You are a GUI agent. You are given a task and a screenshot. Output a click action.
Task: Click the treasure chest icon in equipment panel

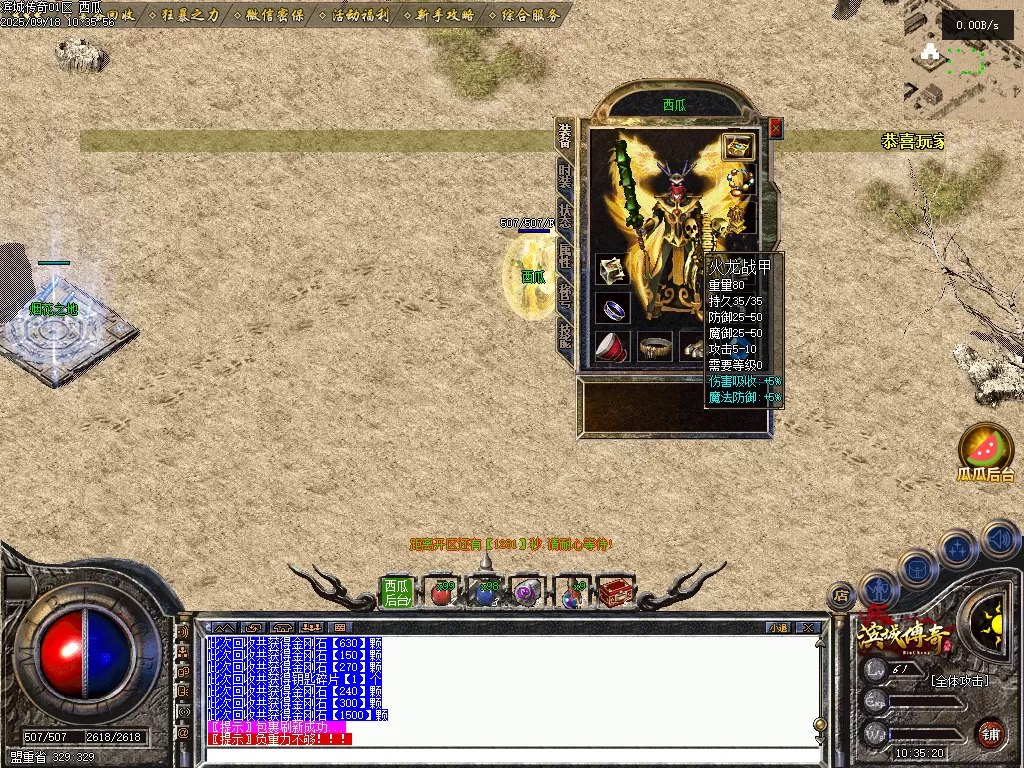pyautogui.click(x=738, y=147)
